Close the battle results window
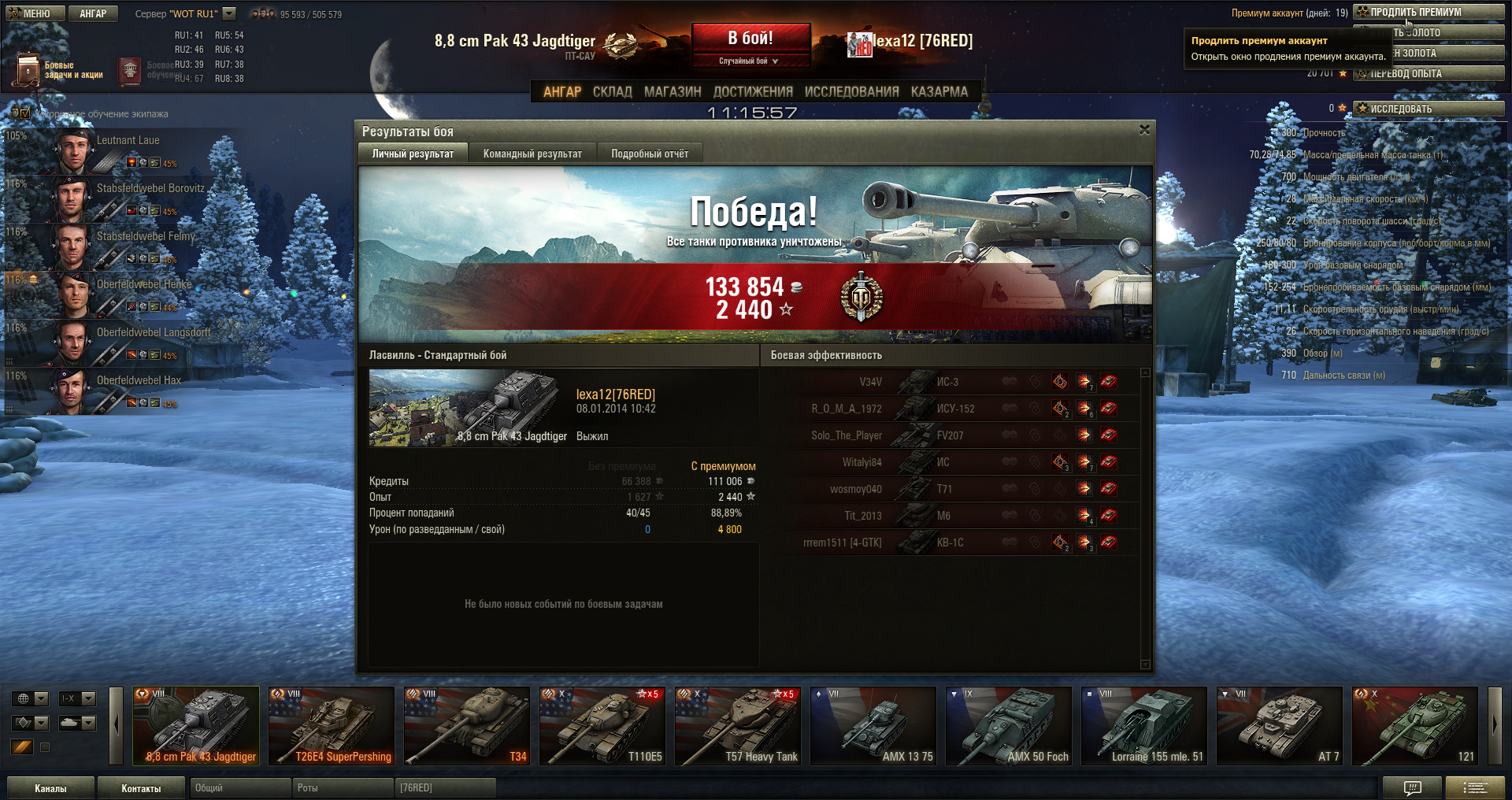Viewport: 1512px width, 800px height. point(1144,130)
